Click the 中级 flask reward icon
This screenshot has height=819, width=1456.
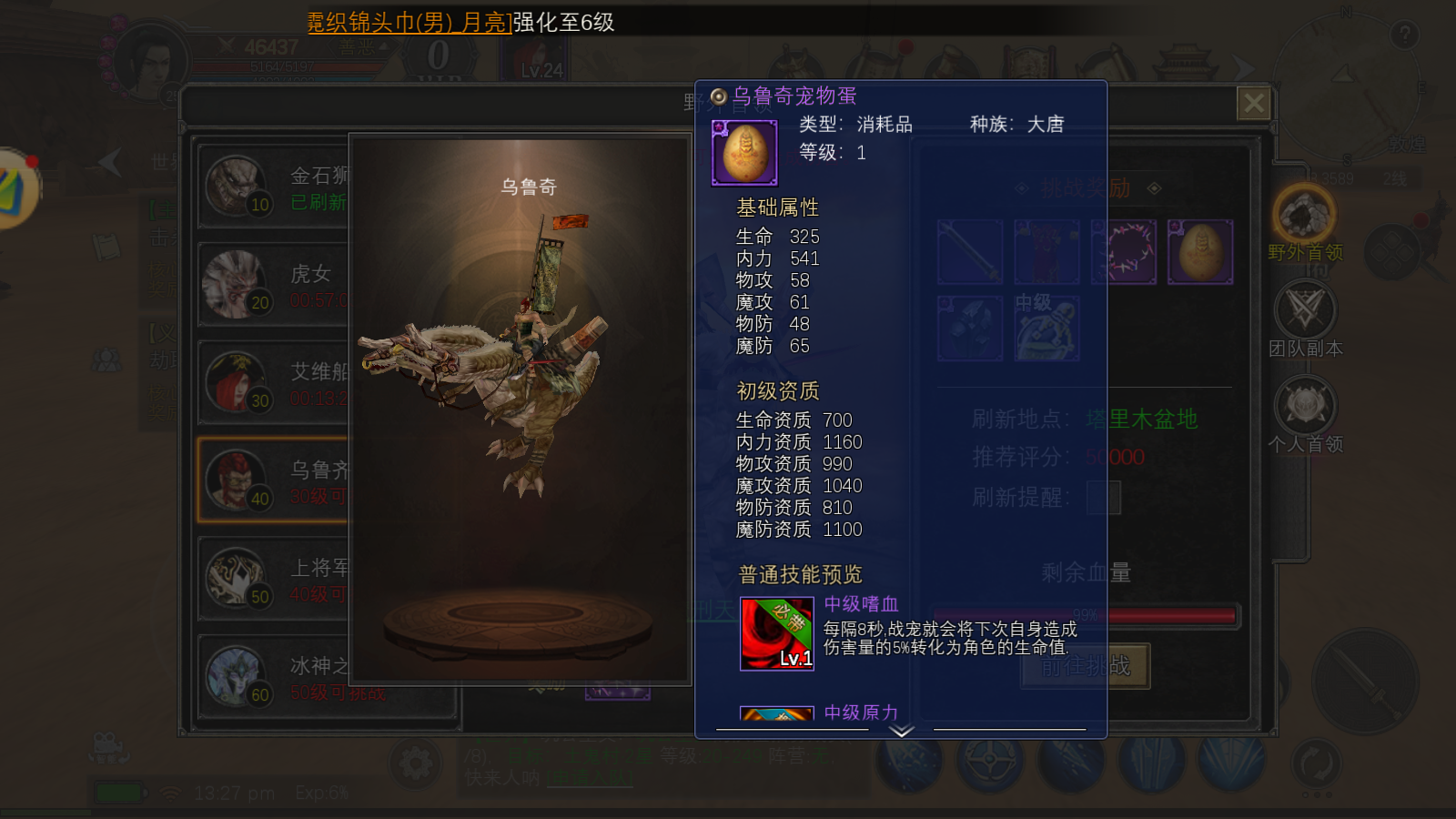click(1046, 328)
